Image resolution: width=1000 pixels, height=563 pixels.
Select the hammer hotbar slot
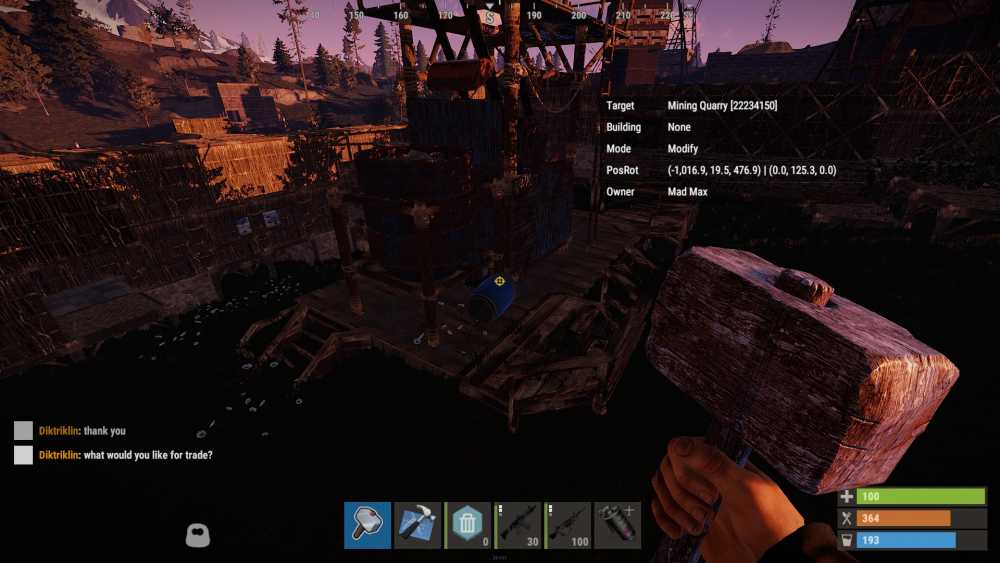coord(367,525)
